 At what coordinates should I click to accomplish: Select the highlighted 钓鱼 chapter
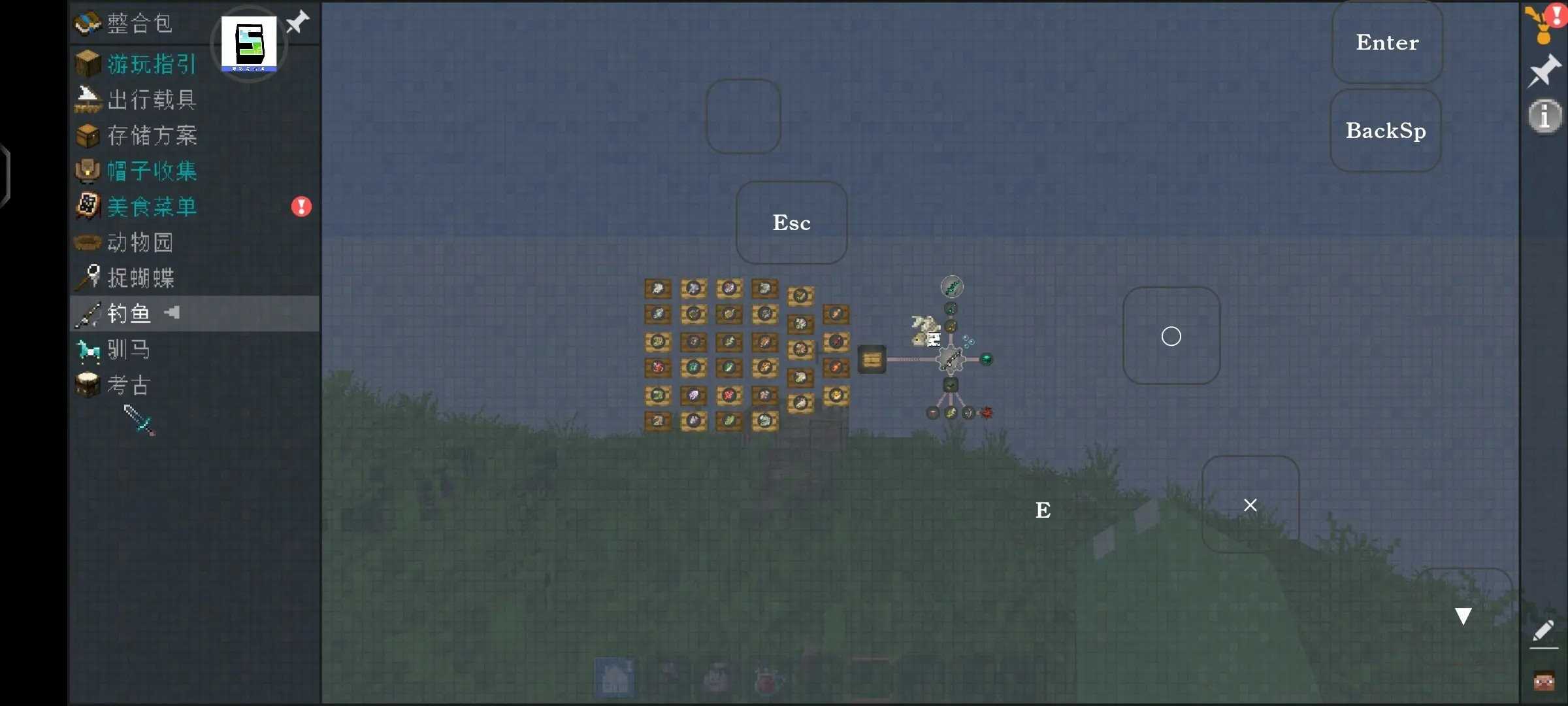tap(129, 313)
